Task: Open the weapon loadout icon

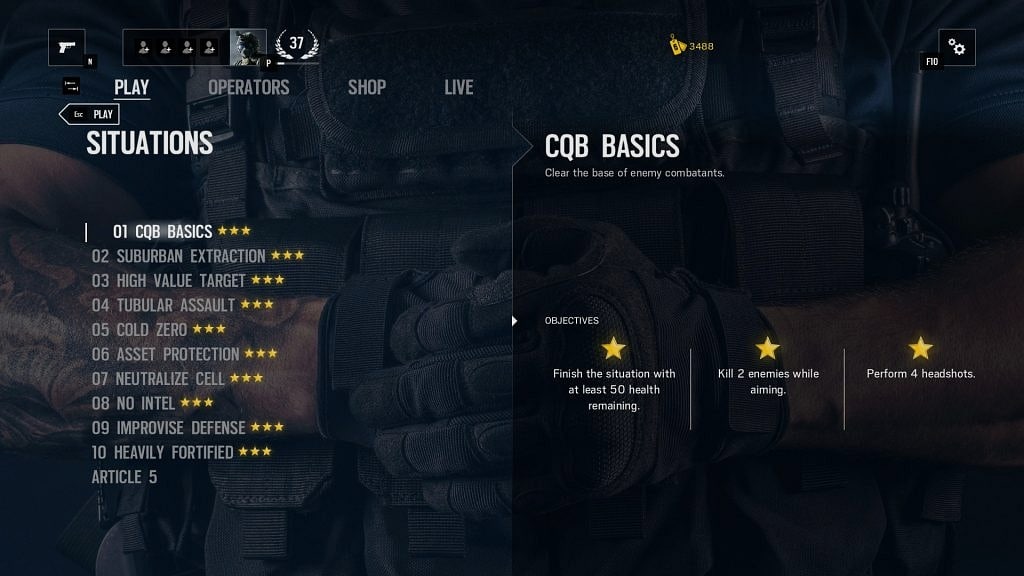Action: click(67, 47)
